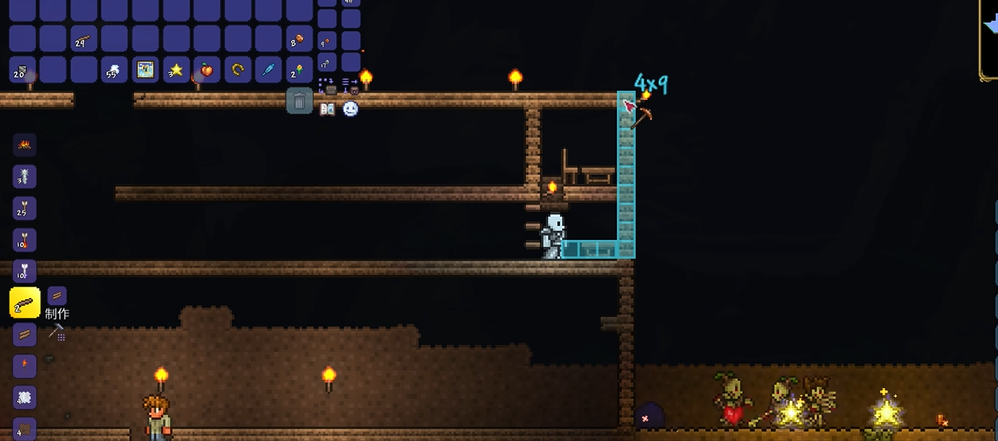Select the yellow flower stack slot

pyautogui.click(x=299, y=70)
